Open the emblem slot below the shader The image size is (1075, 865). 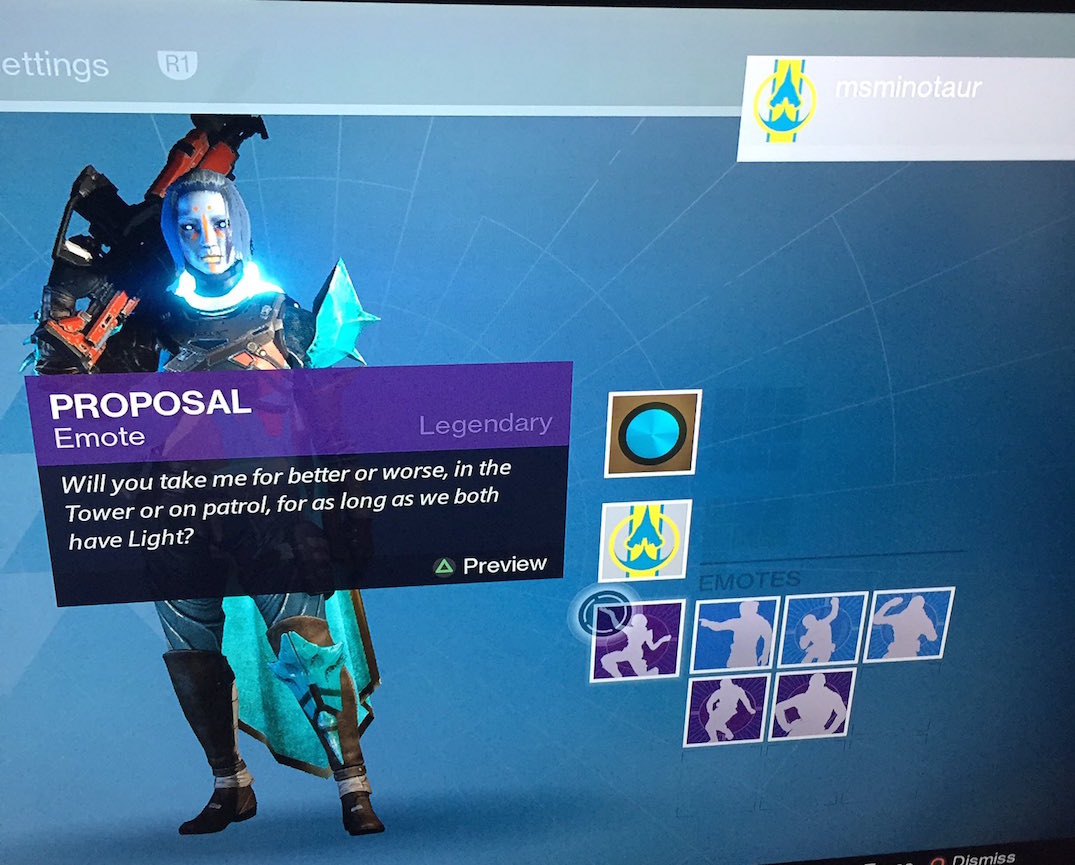(645, 540)
